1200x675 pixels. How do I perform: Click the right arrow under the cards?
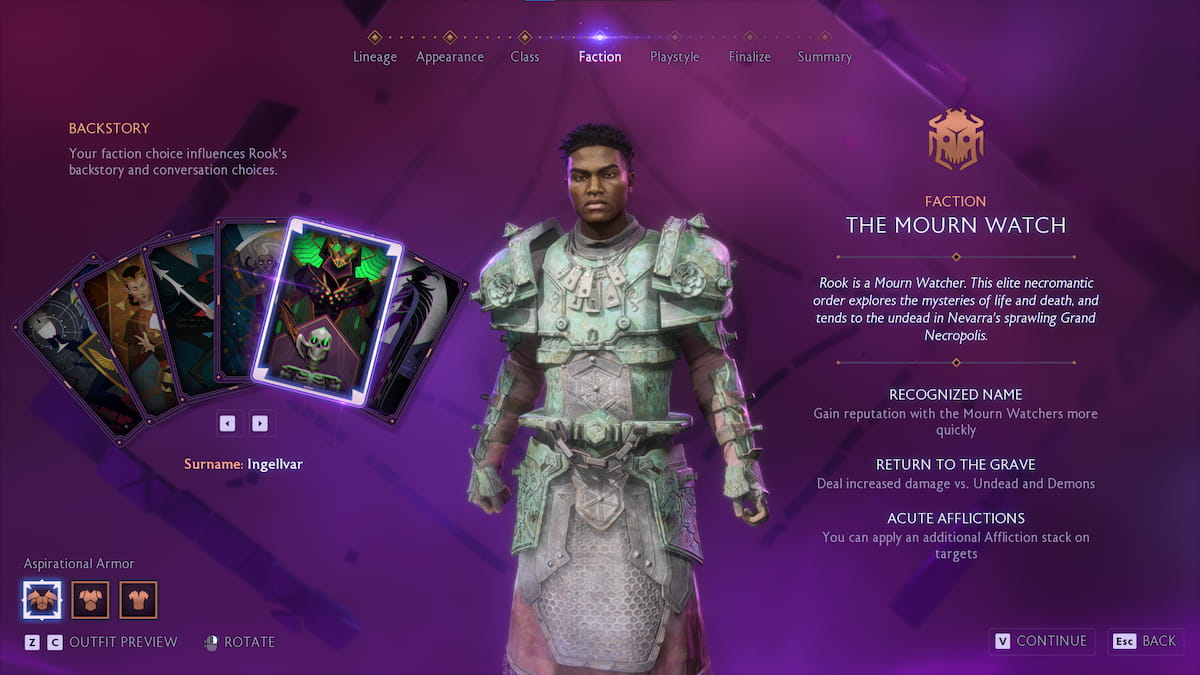(x=260, y=423)
